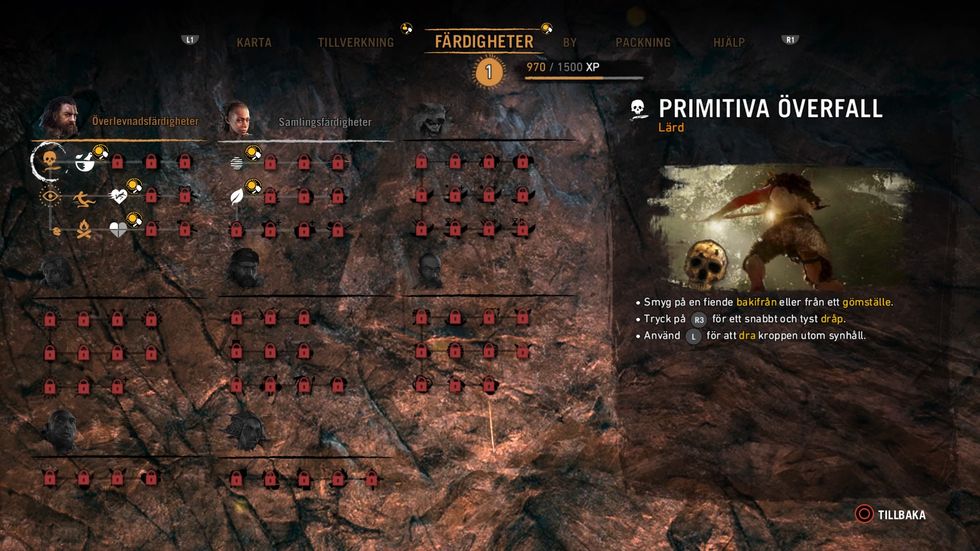Choose the striped circle gathering skill
Viewport: 980px width, 551px height.
(236, 162)
